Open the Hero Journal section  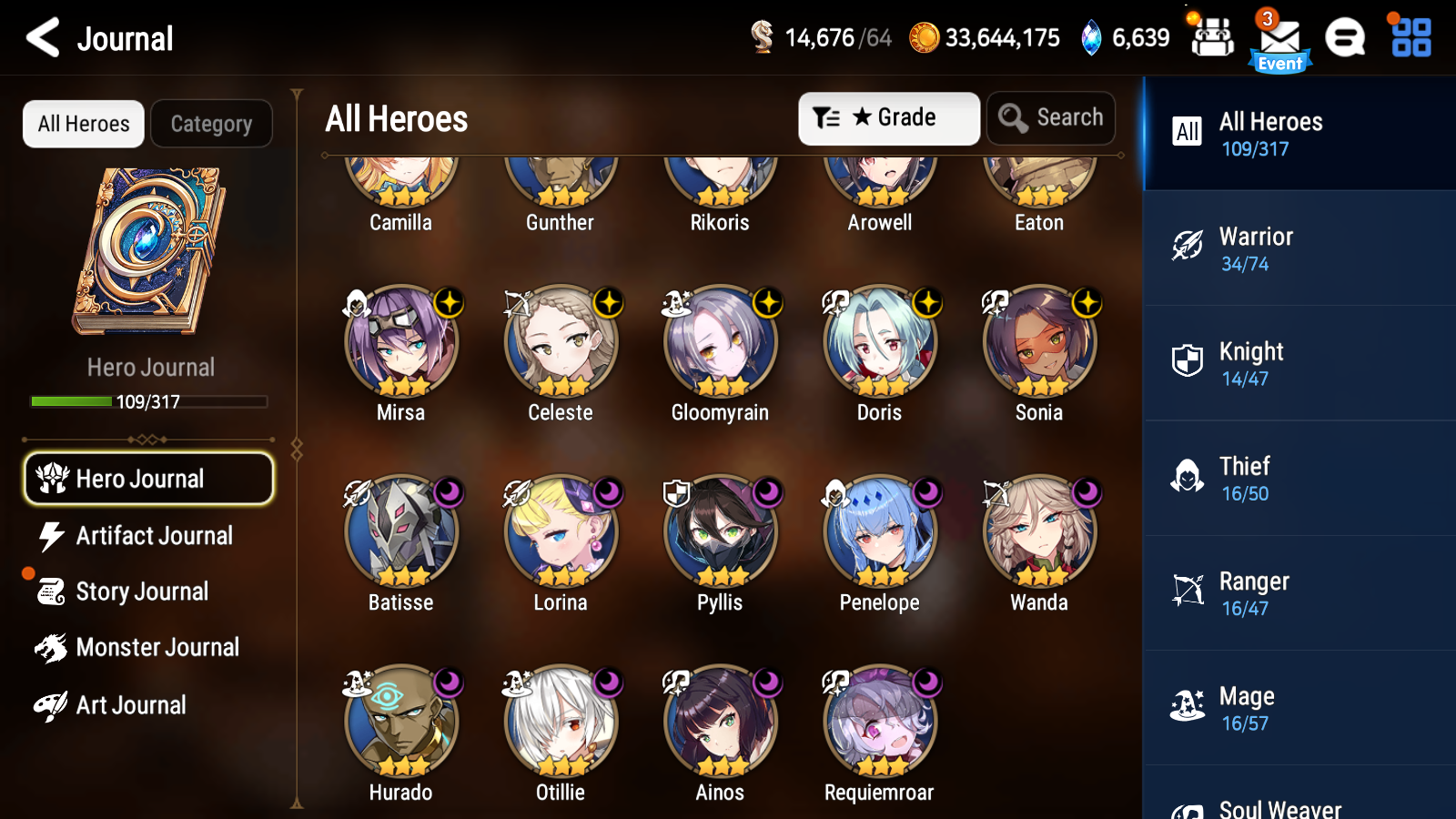click(x=148, y=478)
